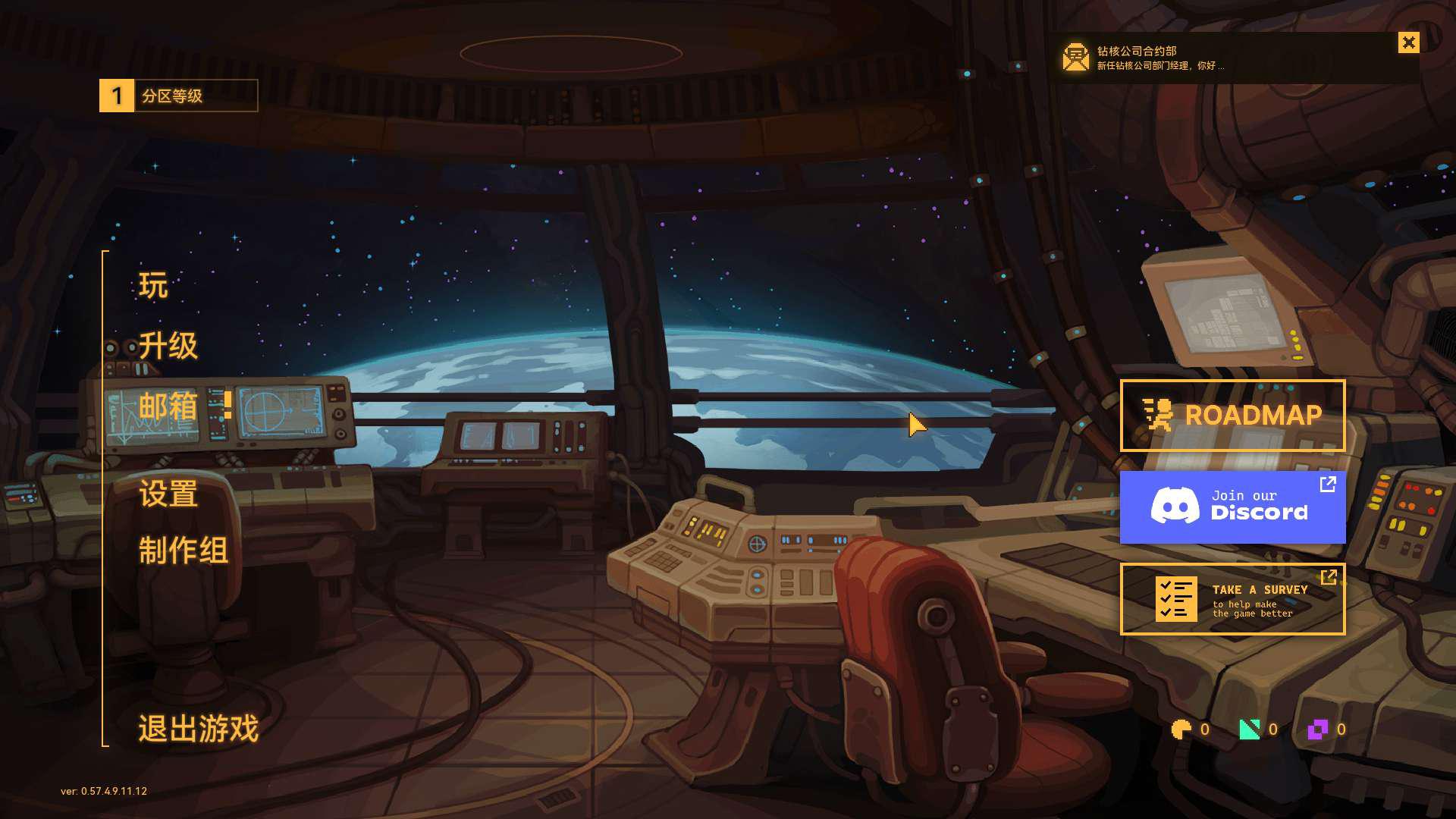Start playing via the 玩 menu entry
The width and height of the screenshot is (1456, 819).
click(153, 286)
